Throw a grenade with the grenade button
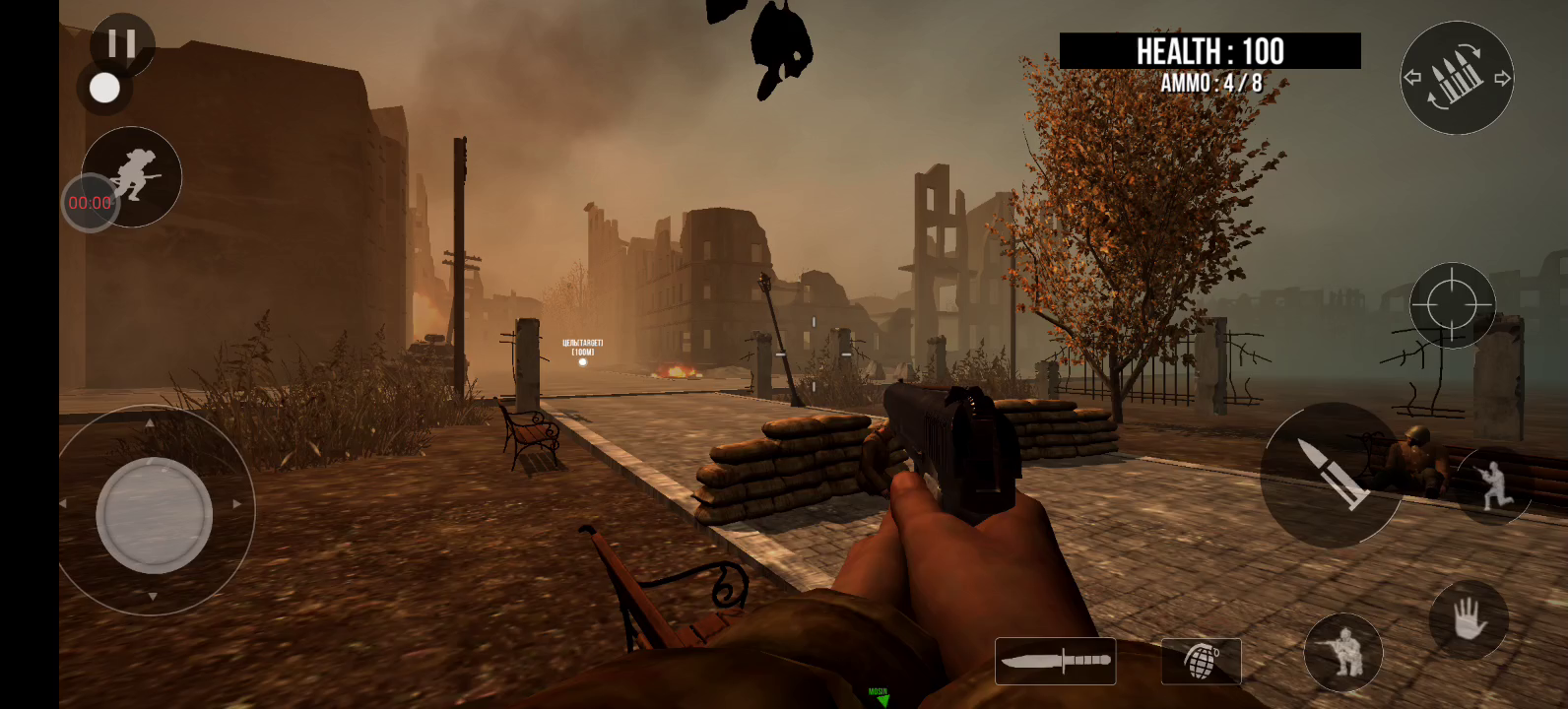1568x709 pixels. pos(1201,661)
